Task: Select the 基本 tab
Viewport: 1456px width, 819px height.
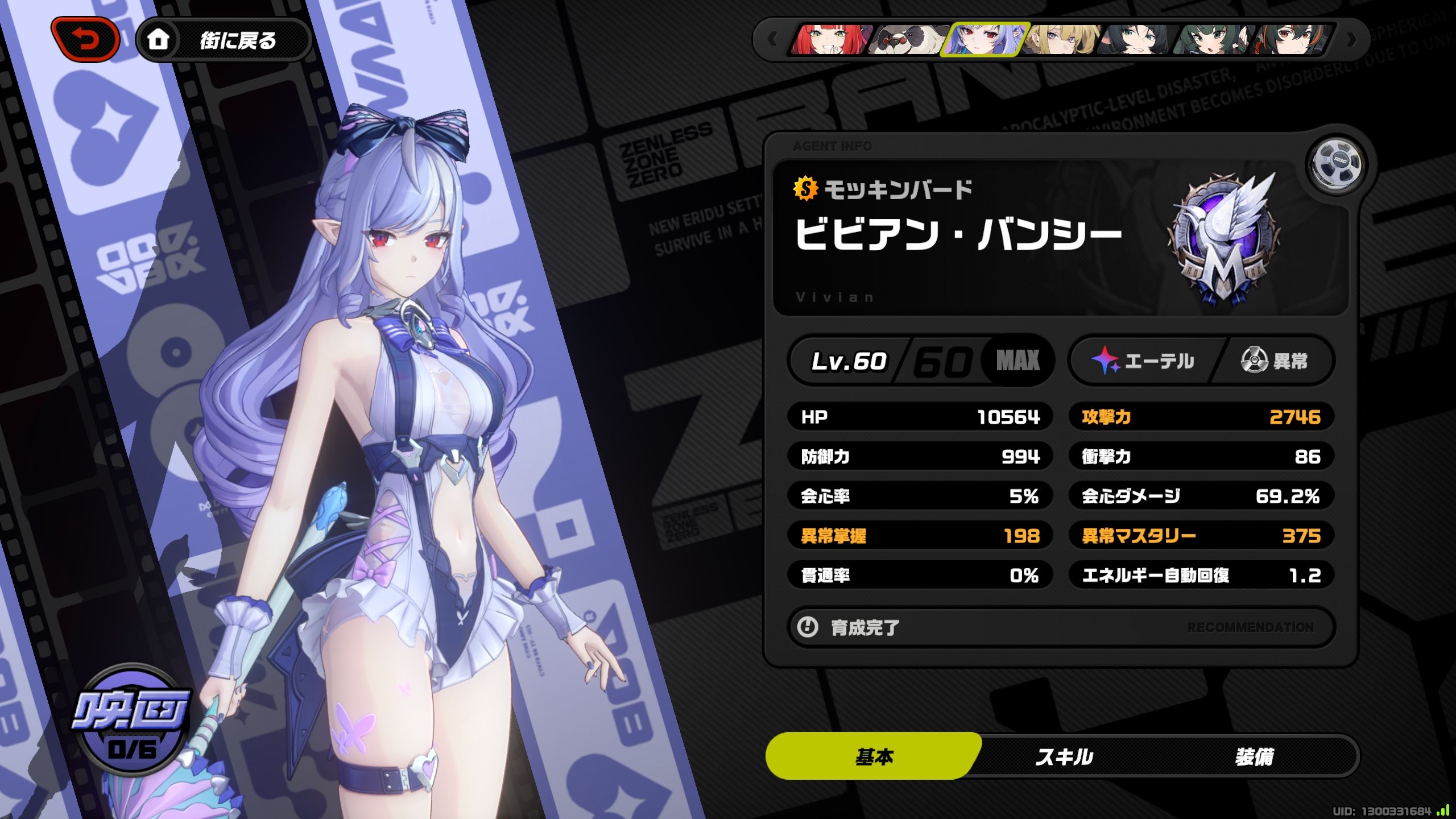Action: click(874, 757)
